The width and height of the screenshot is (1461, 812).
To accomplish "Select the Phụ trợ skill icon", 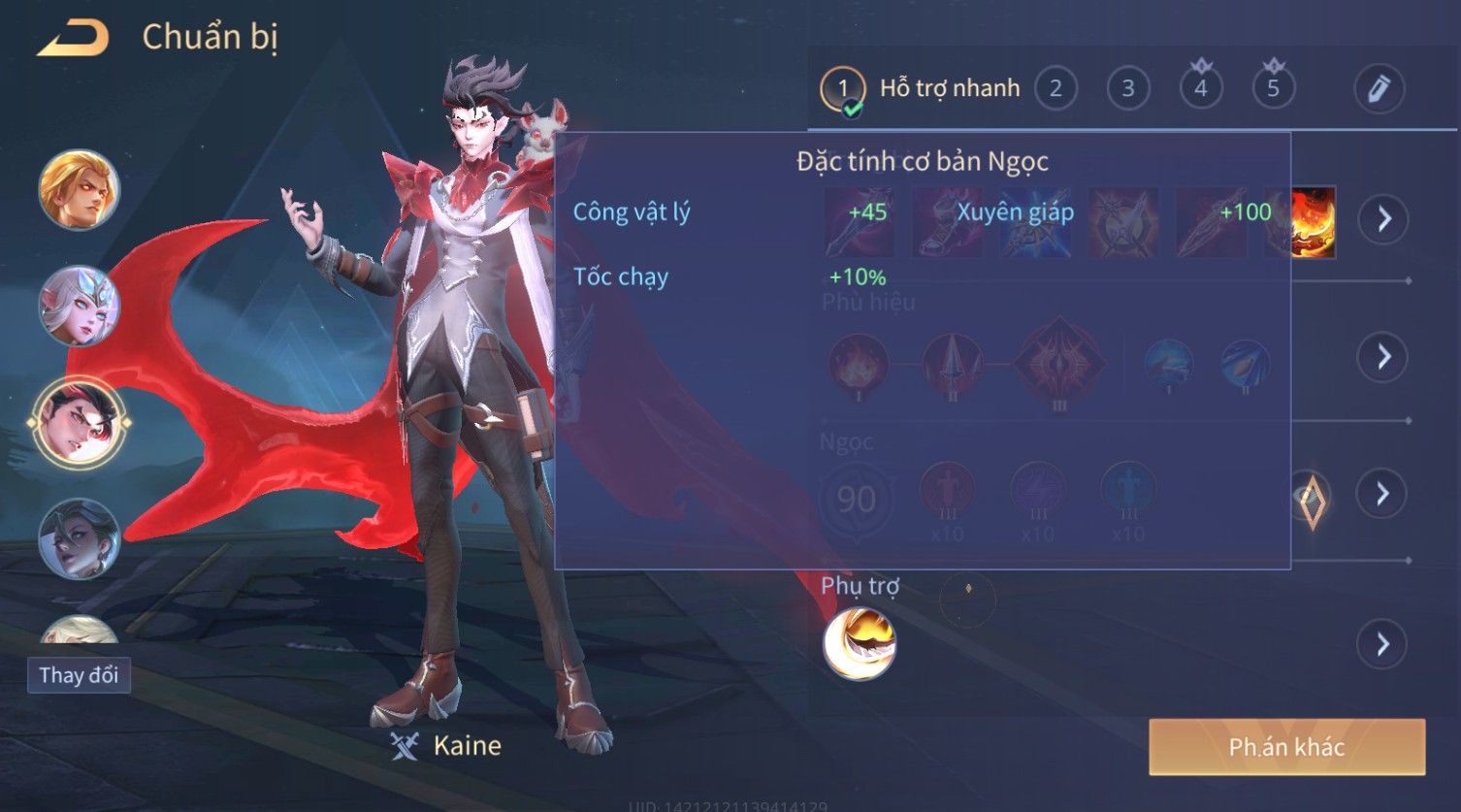I will tap(860, 644).
